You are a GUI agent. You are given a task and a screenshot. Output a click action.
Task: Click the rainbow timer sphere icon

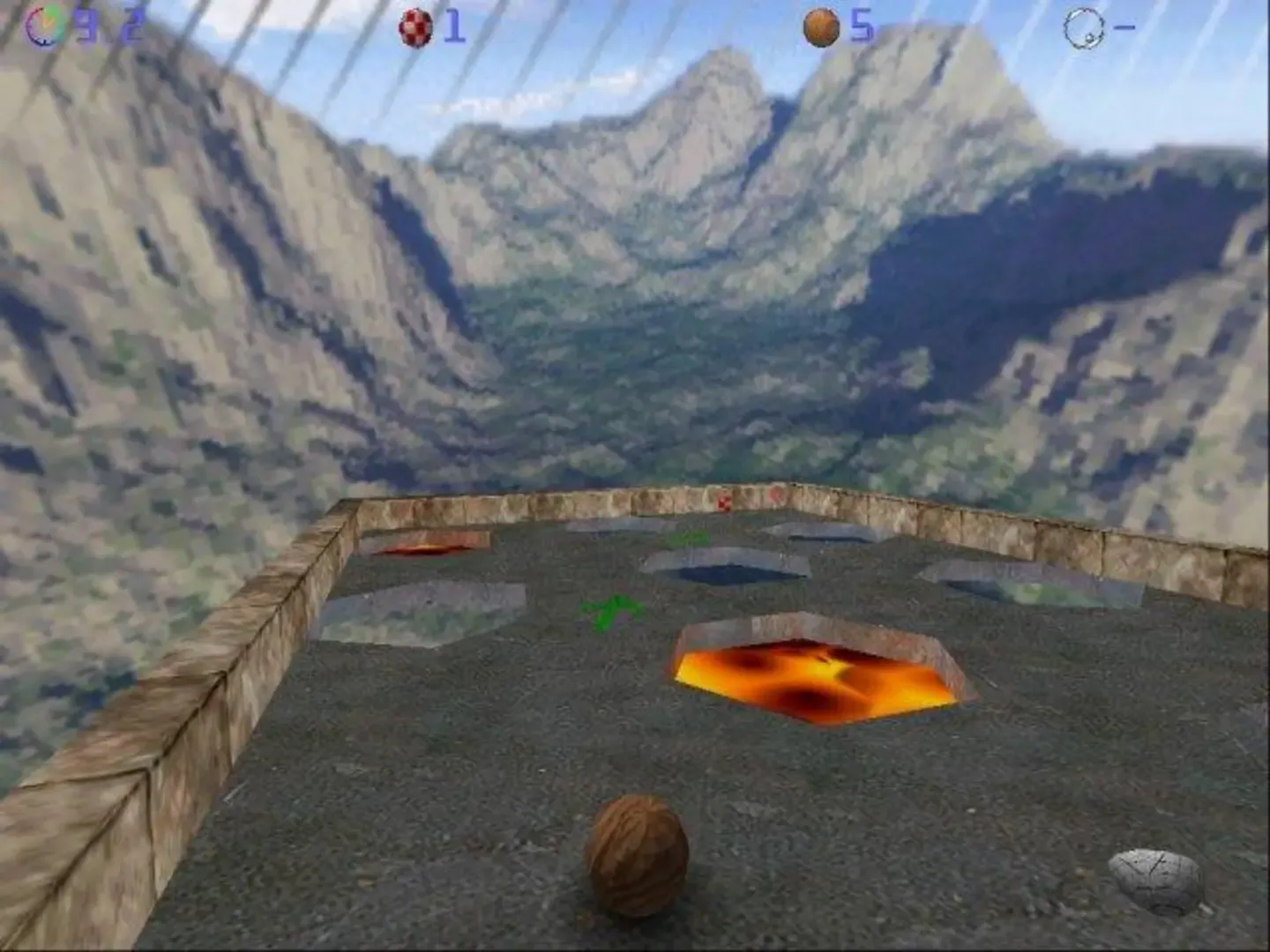41,22
